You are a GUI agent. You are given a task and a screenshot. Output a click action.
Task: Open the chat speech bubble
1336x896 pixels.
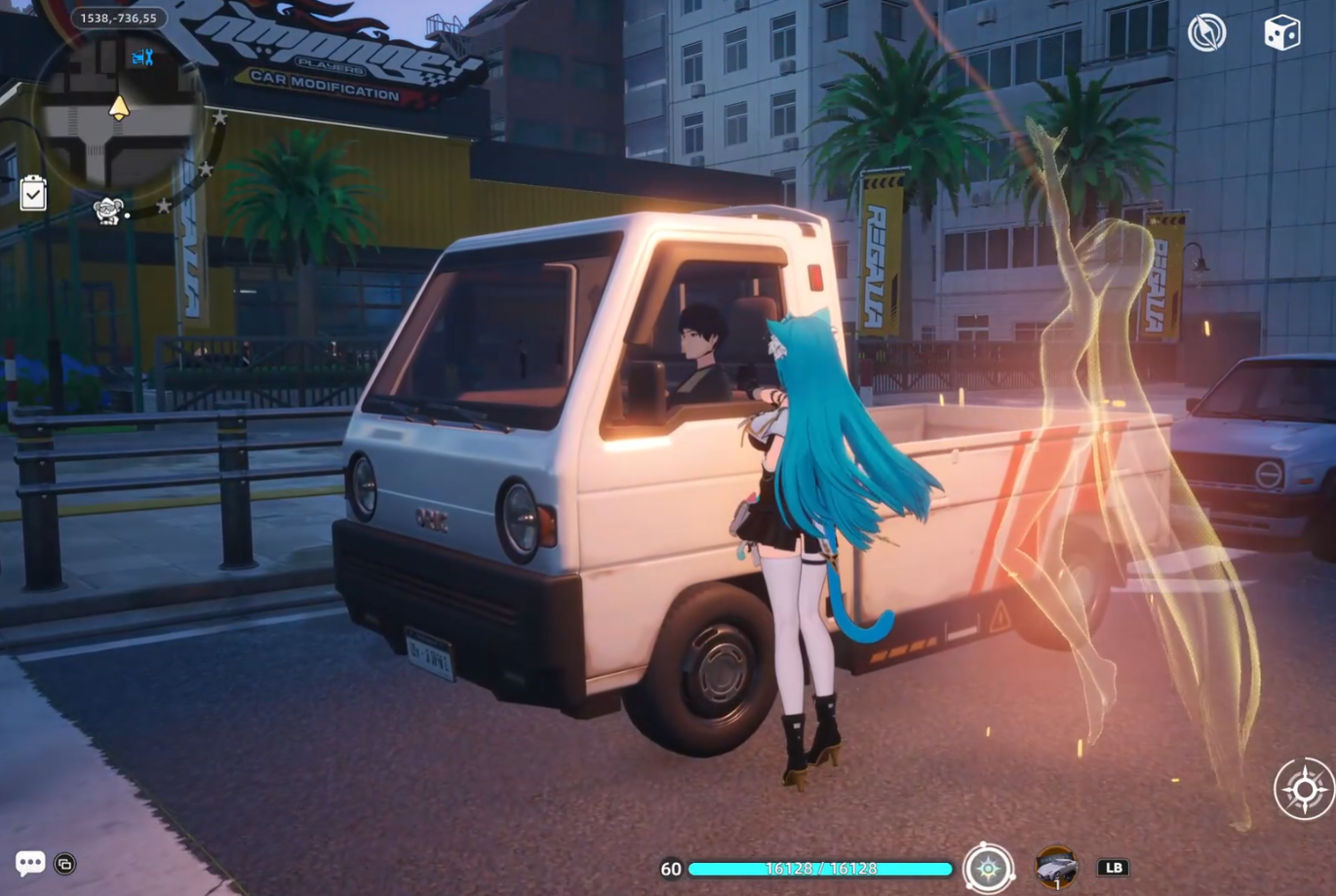click(x=29, y=863)
